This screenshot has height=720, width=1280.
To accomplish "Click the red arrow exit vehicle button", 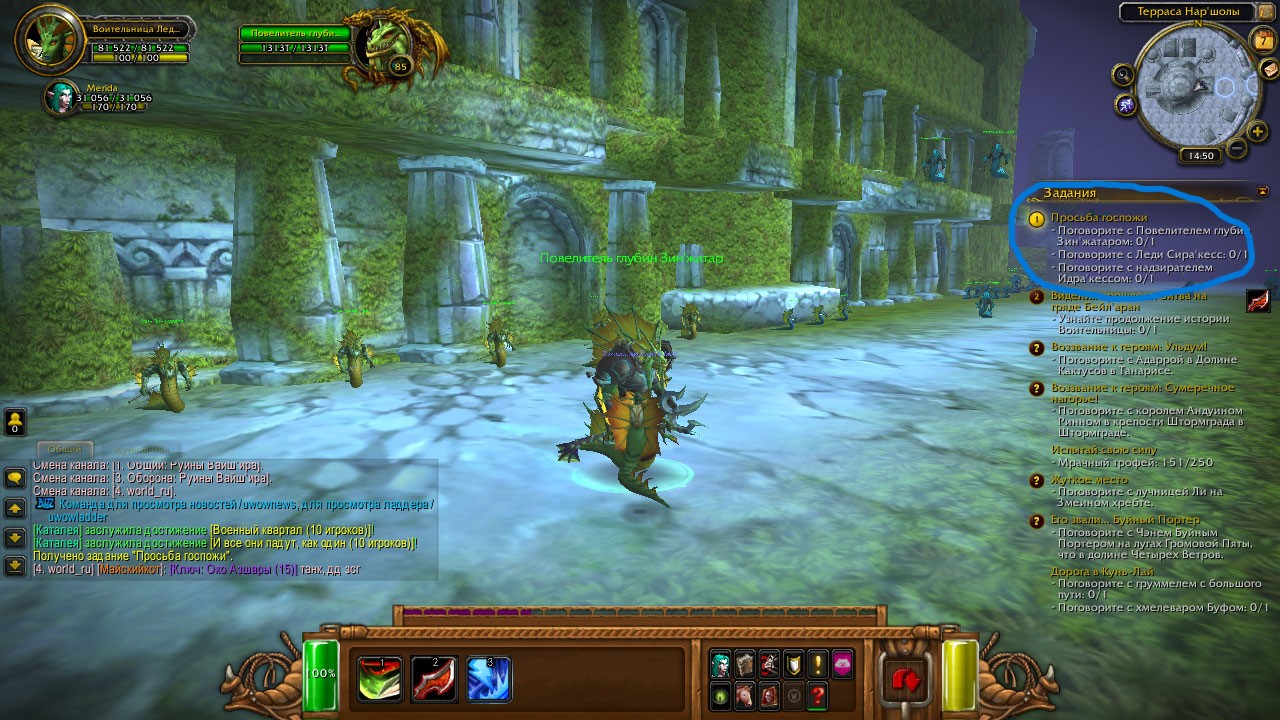I will click(x=908, y=680).
